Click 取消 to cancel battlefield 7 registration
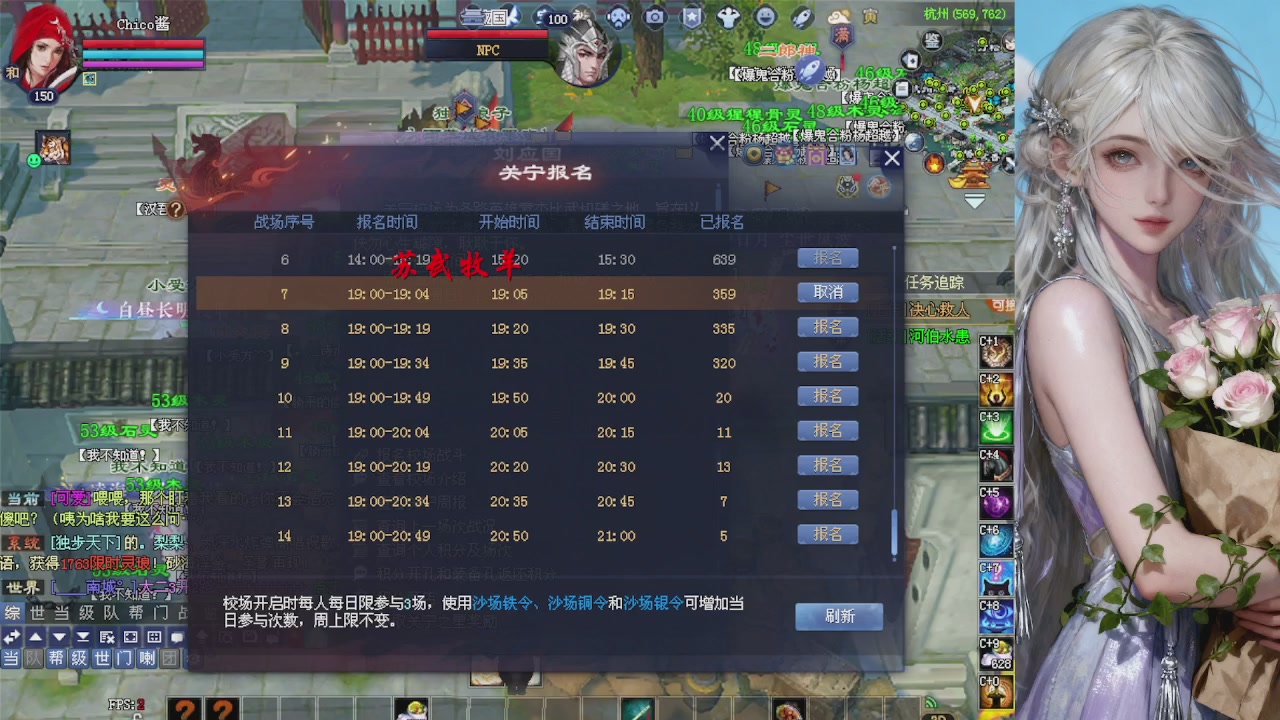1280x720 pixels. [827, 292]
